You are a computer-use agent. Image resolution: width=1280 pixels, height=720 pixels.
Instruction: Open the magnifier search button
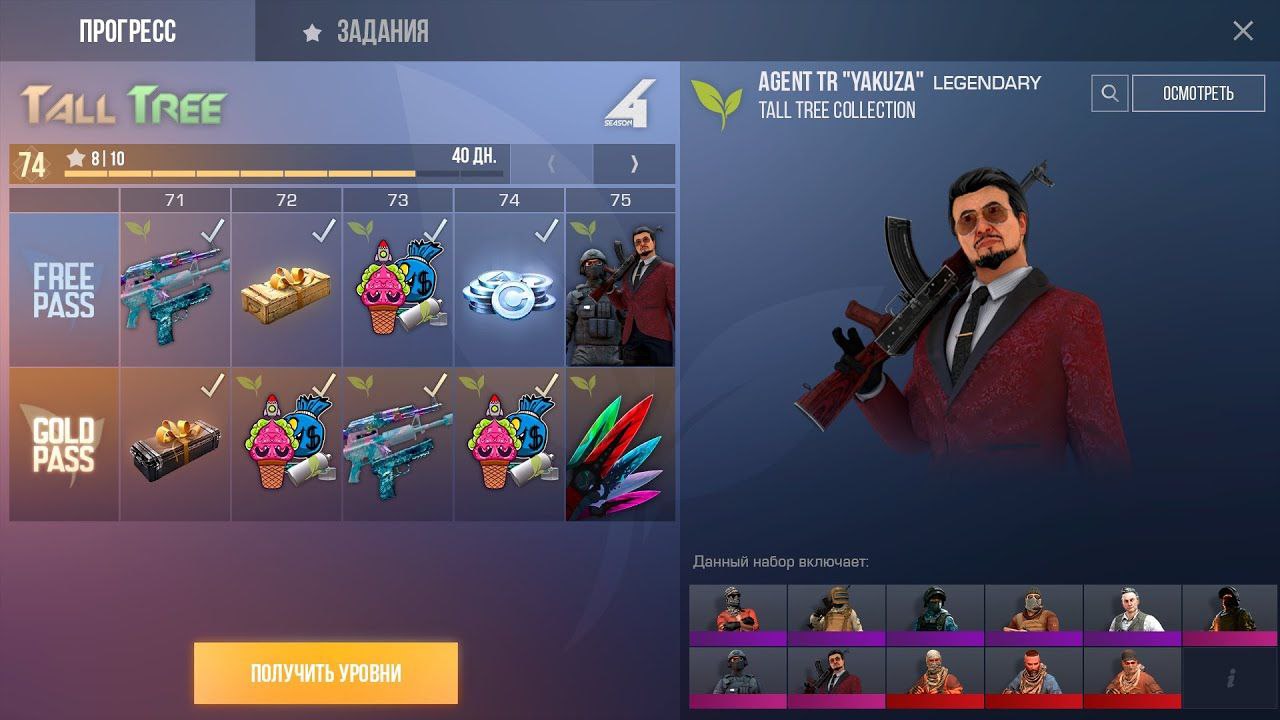[1110, 94]
